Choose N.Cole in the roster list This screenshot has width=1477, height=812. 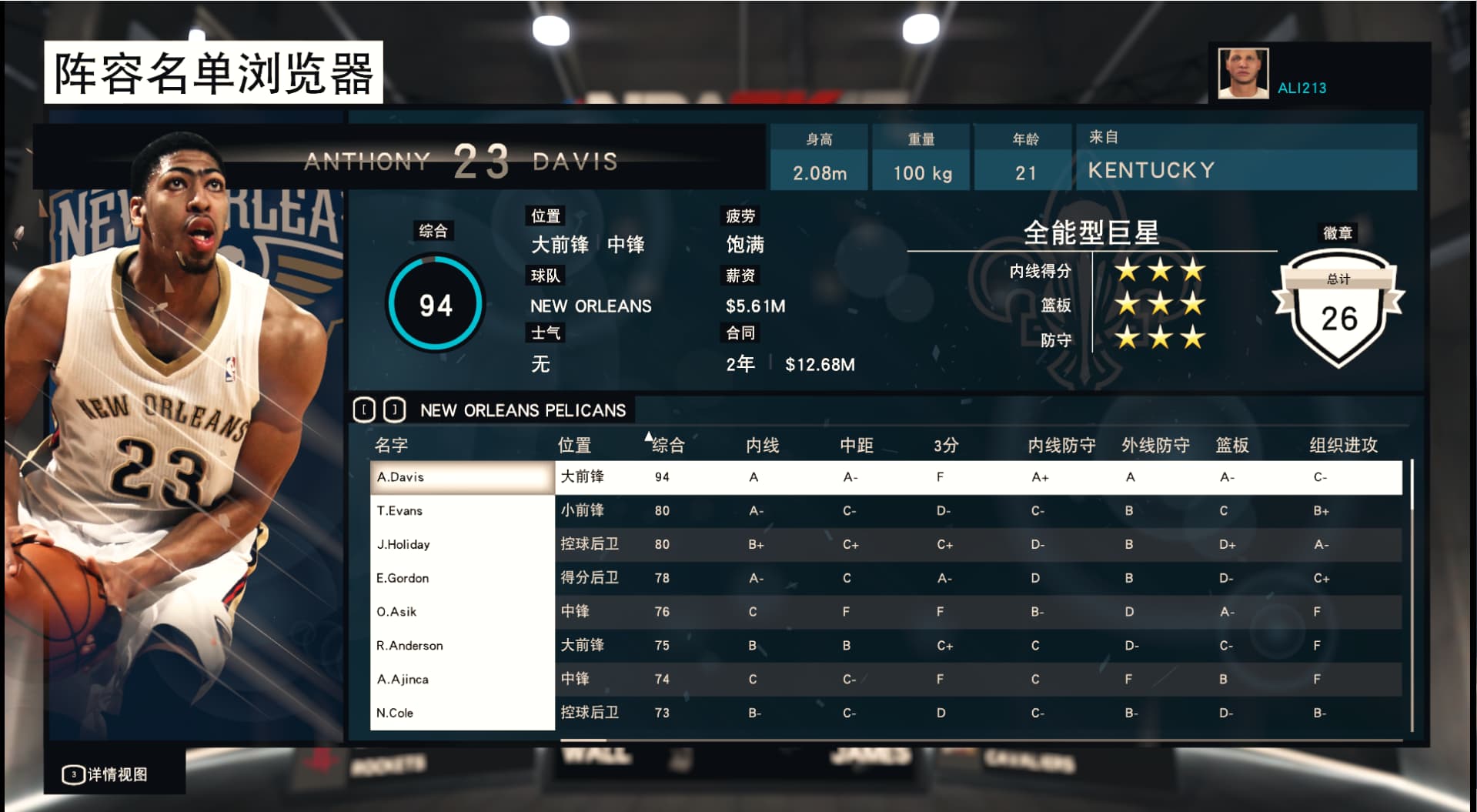[462, 713]
